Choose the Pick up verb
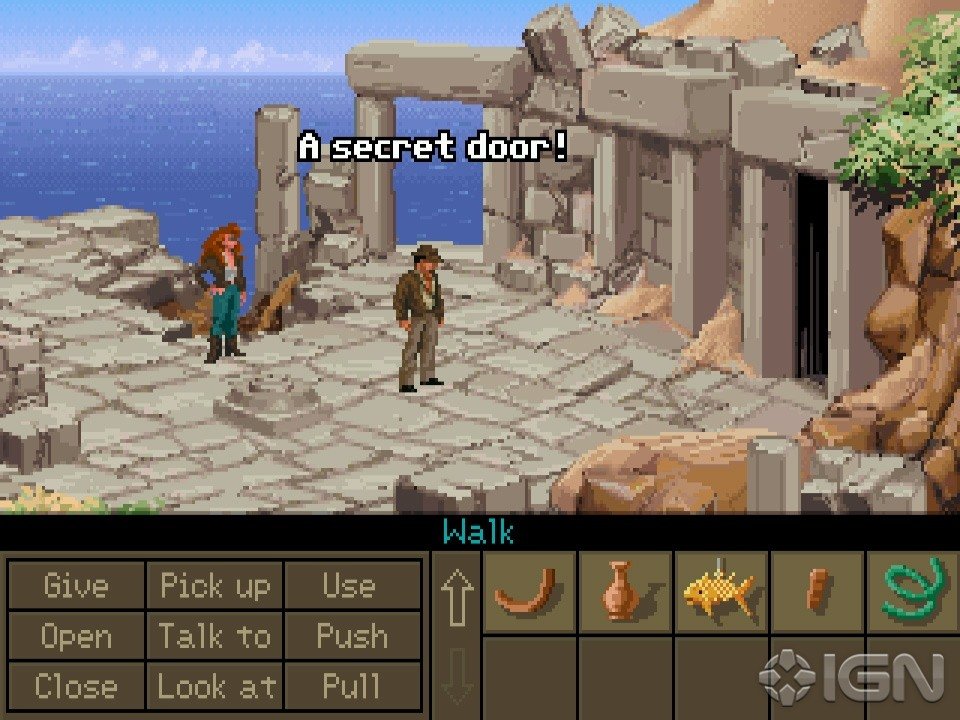 point(214,585)
